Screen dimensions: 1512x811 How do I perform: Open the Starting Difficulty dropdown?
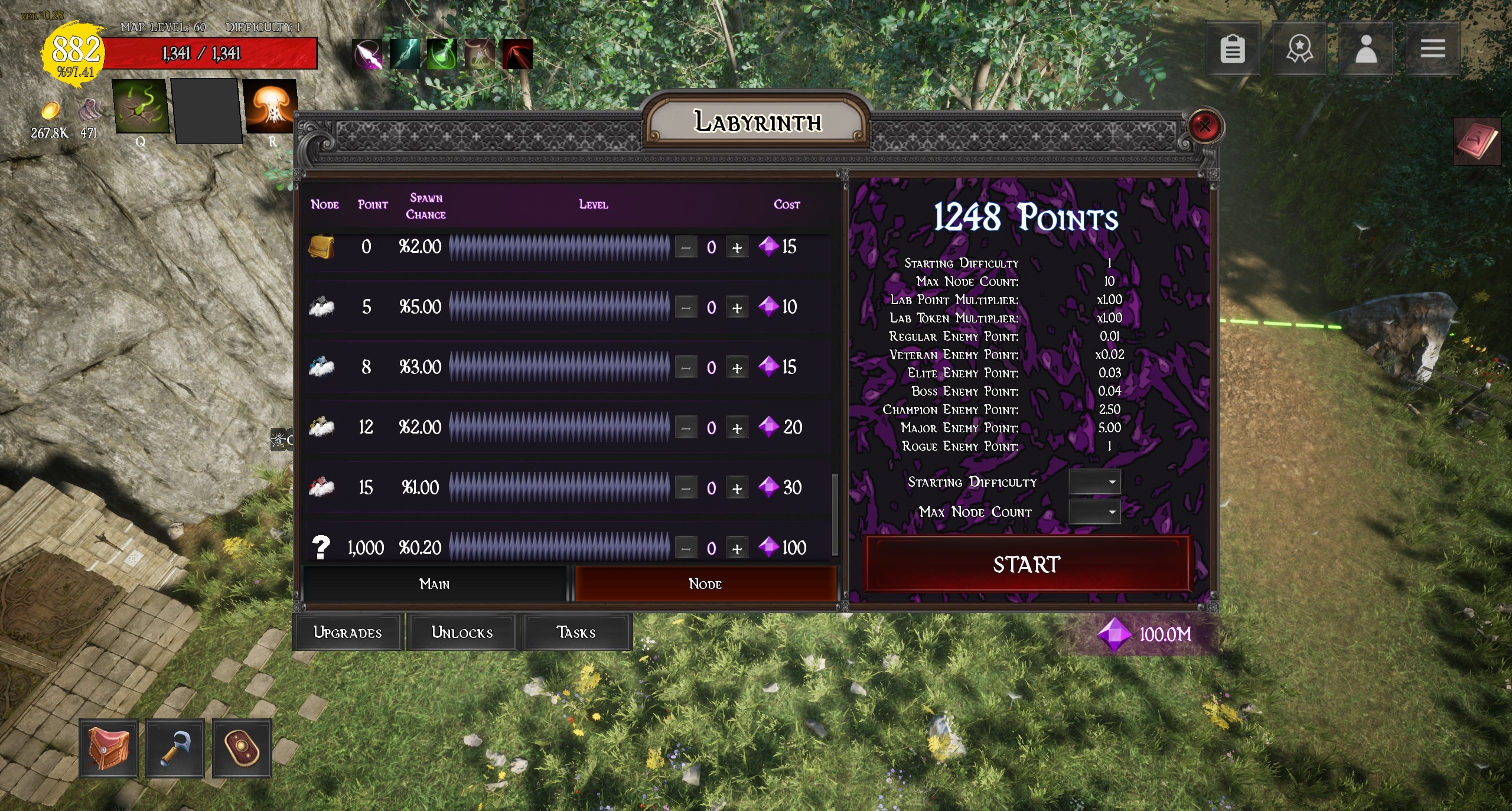(1094, 482)
